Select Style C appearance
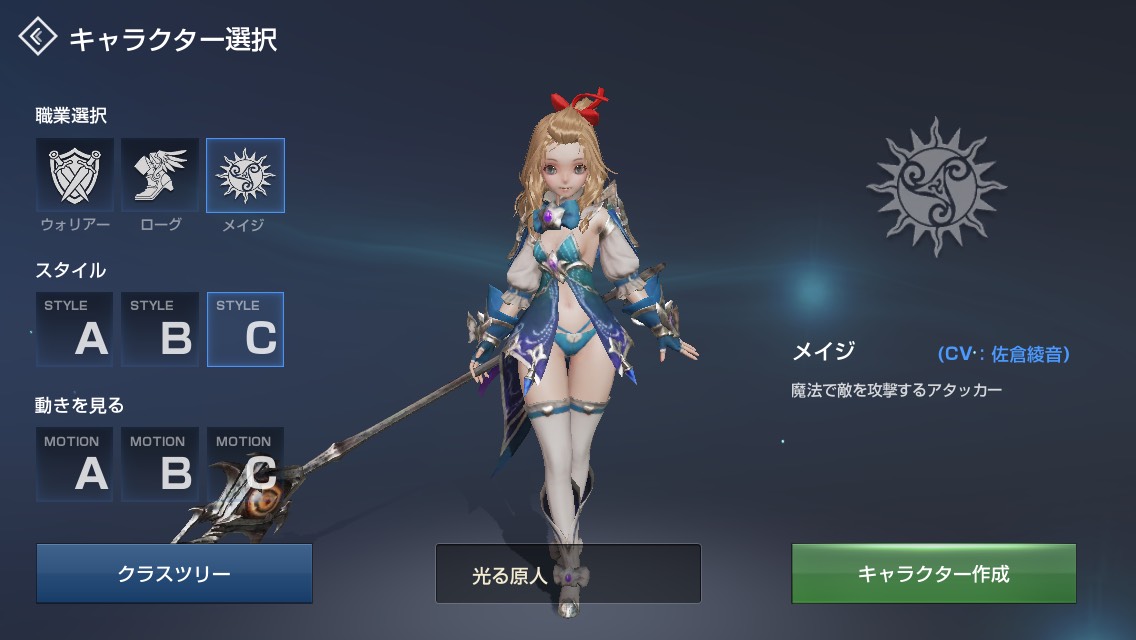 pos(245,329)
